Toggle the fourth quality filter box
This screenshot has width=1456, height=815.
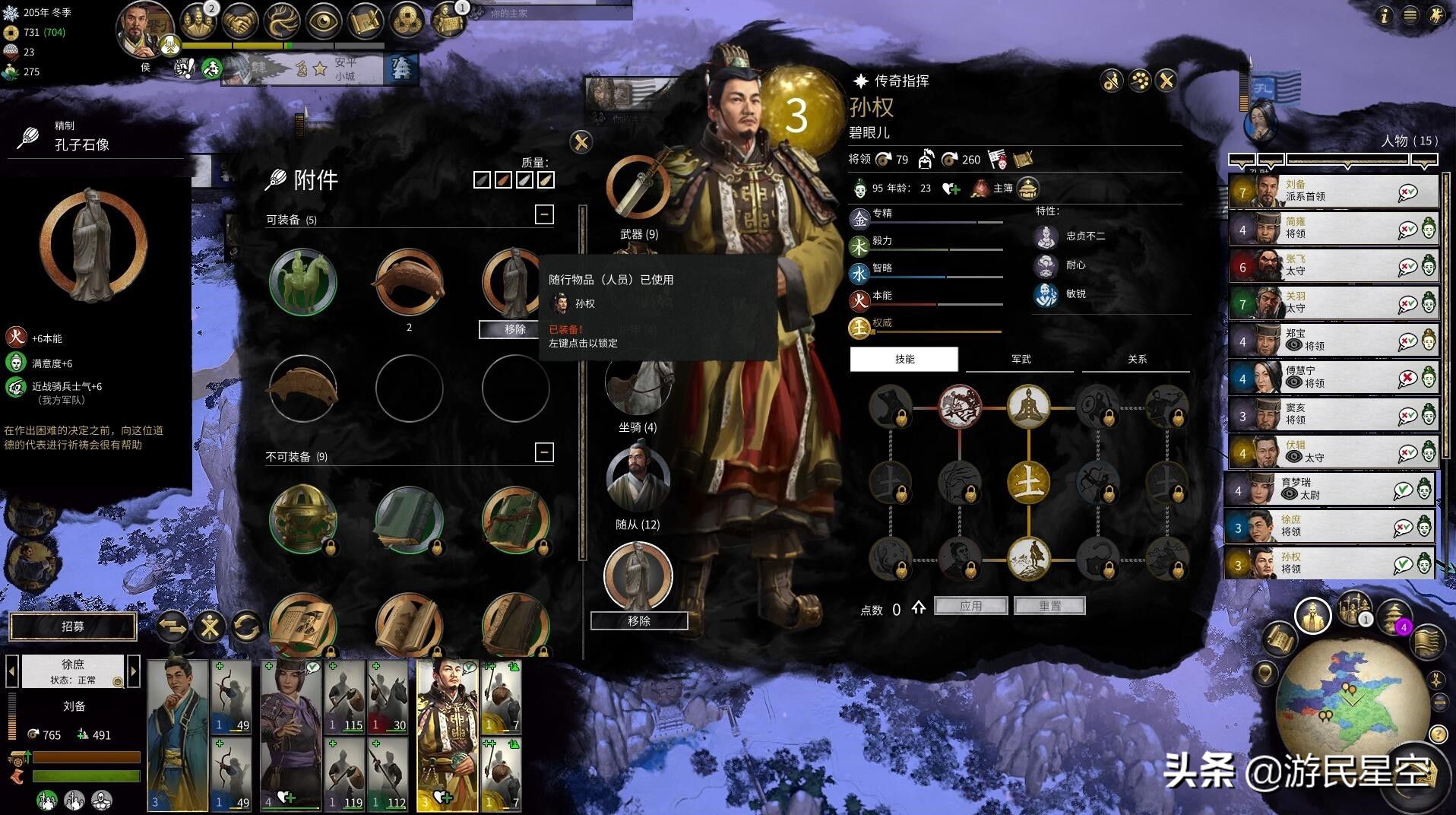tap(546, 180)
